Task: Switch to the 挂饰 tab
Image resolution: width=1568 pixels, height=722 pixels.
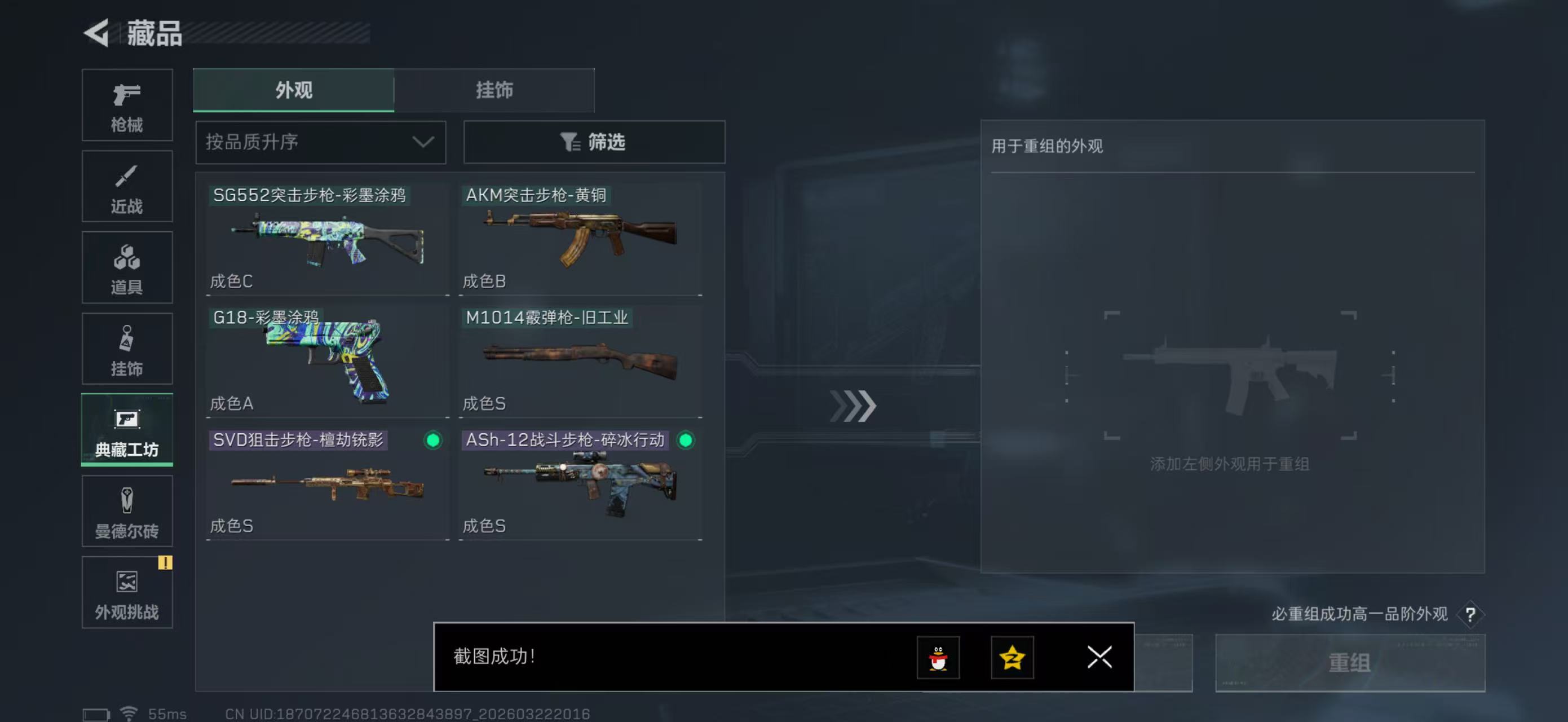Action: (x=493, y=90)
